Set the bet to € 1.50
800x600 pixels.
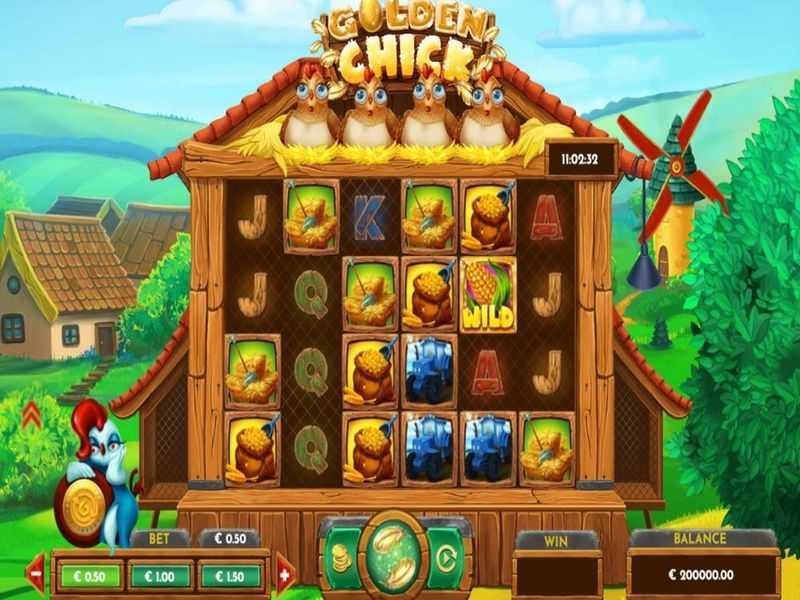click(233, 575)
